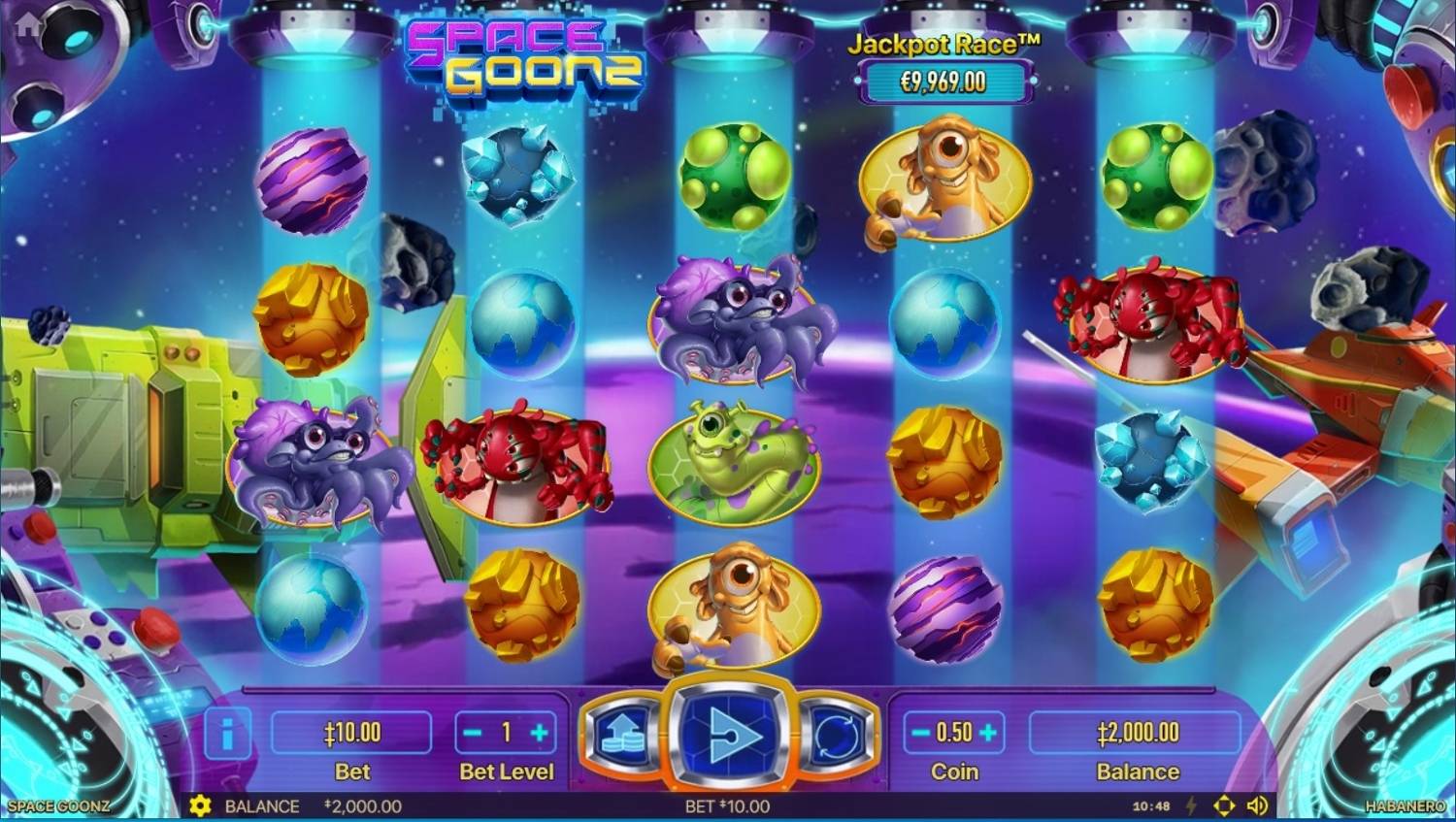Viewport: 1456px width, 822px height.
Task: Lower the Coin value with minus
Action: 920,733
